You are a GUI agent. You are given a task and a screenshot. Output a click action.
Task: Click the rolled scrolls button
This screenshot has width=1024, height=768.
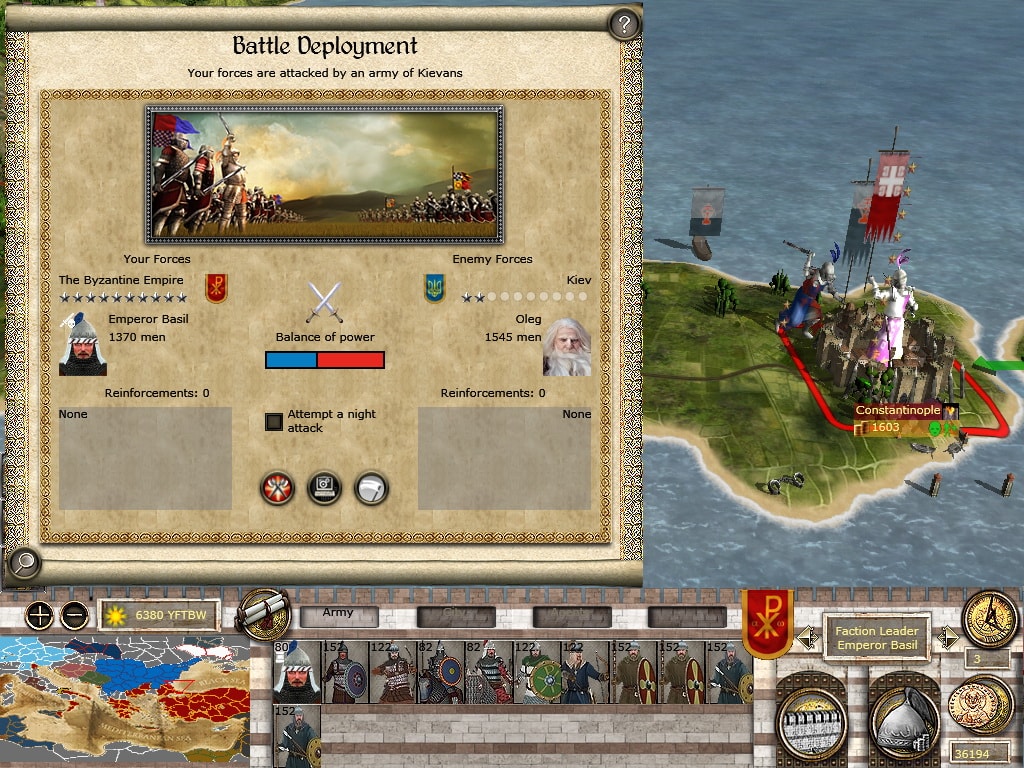point(266,613)
